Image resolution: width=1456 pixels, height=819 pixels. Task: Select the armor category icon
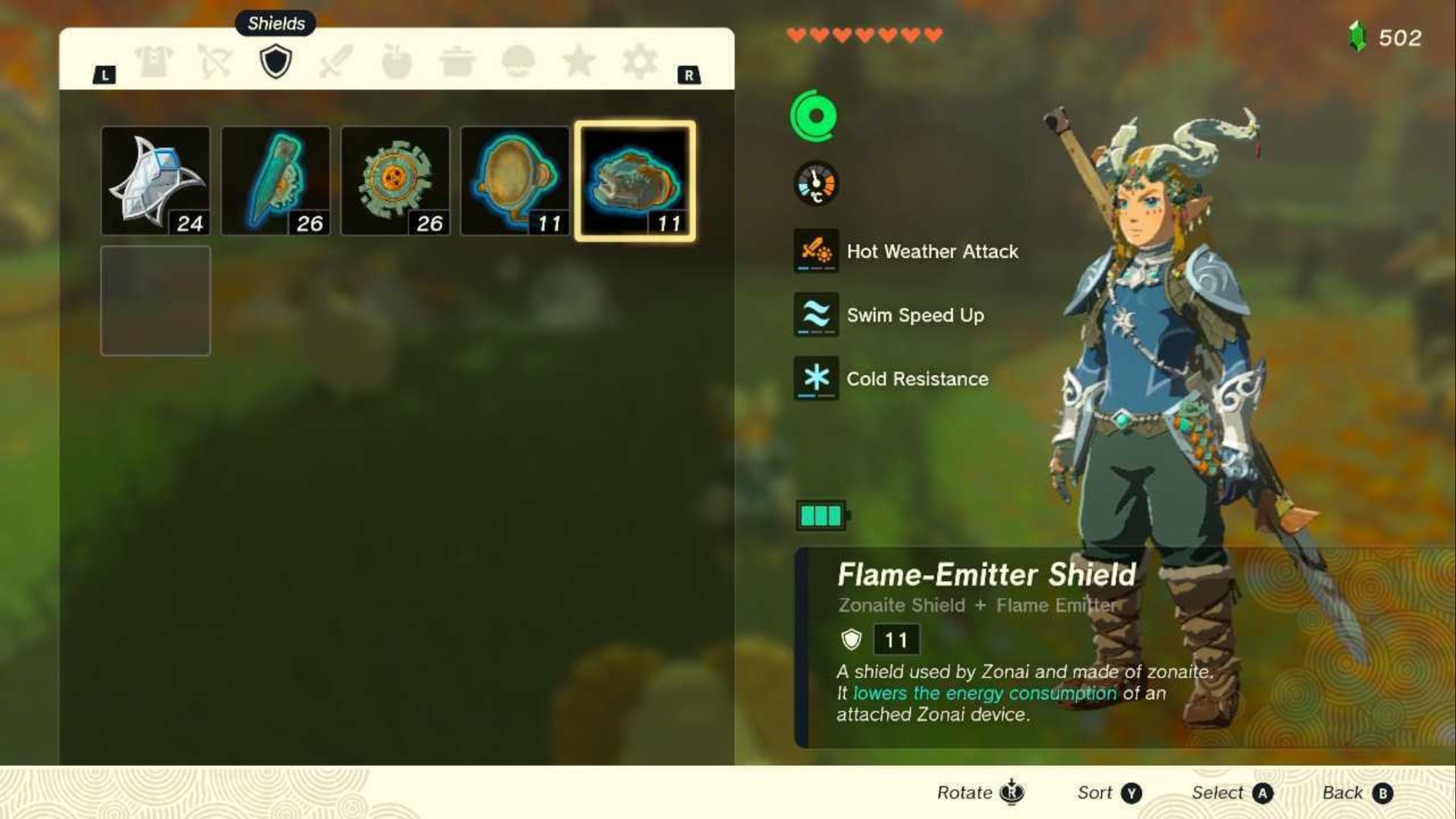154,62
